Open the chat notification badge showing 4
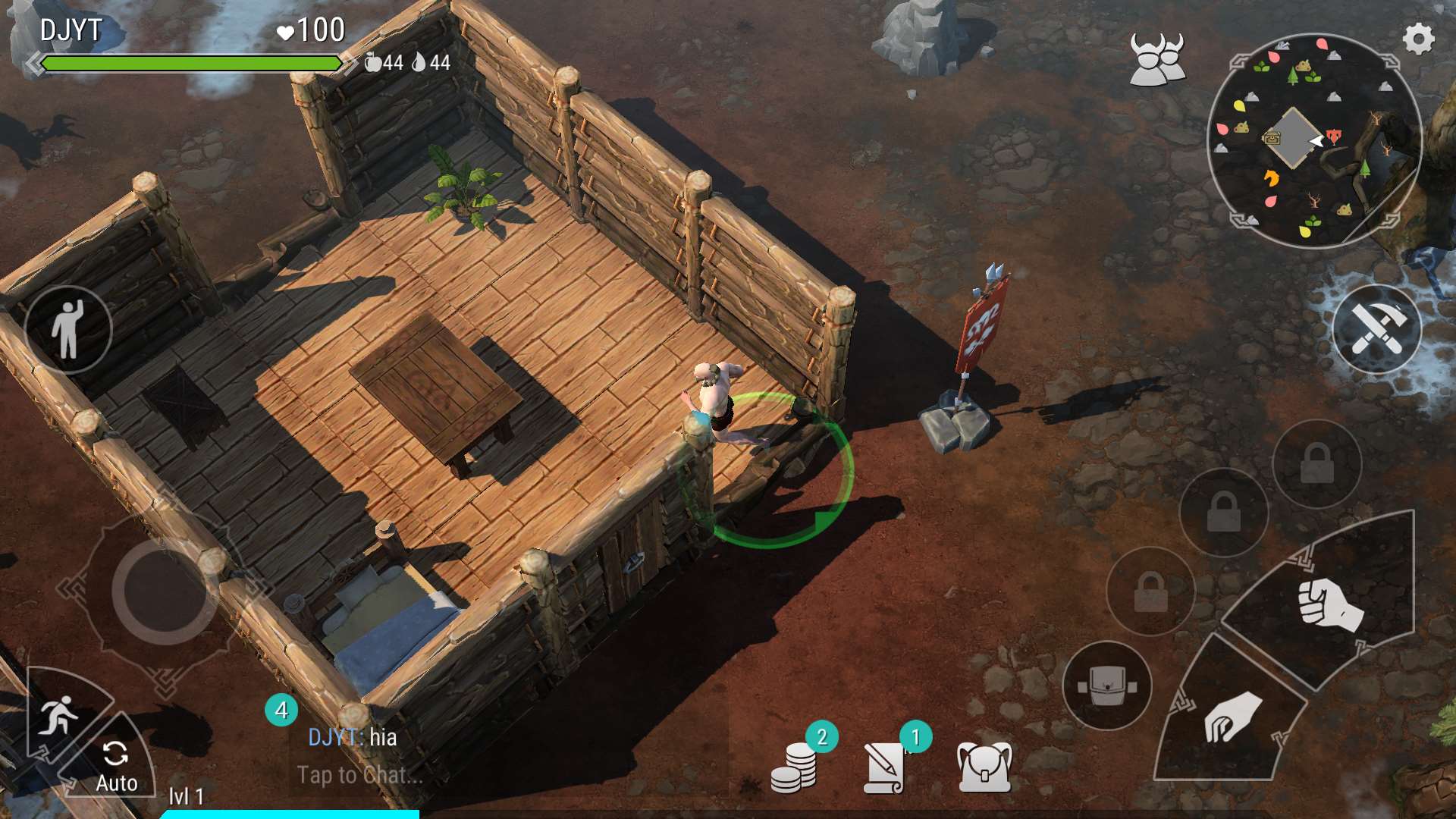The height and width of the screenshot is (819, 1456). [x=281, y=711]
